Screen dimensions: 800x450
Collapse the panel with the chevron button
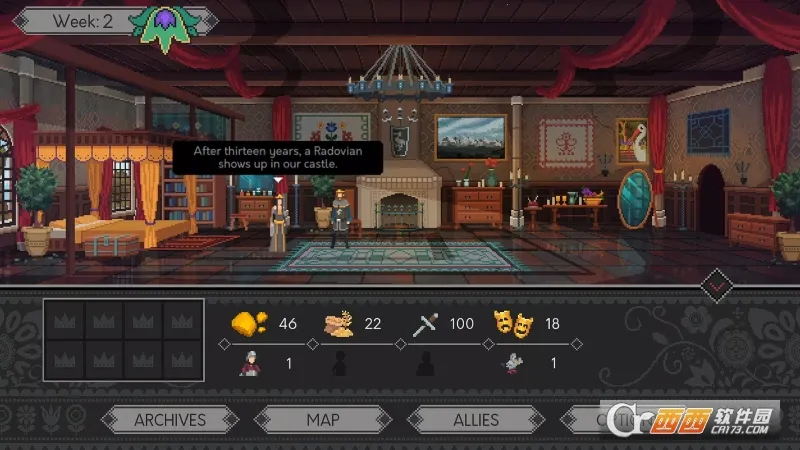717,287
